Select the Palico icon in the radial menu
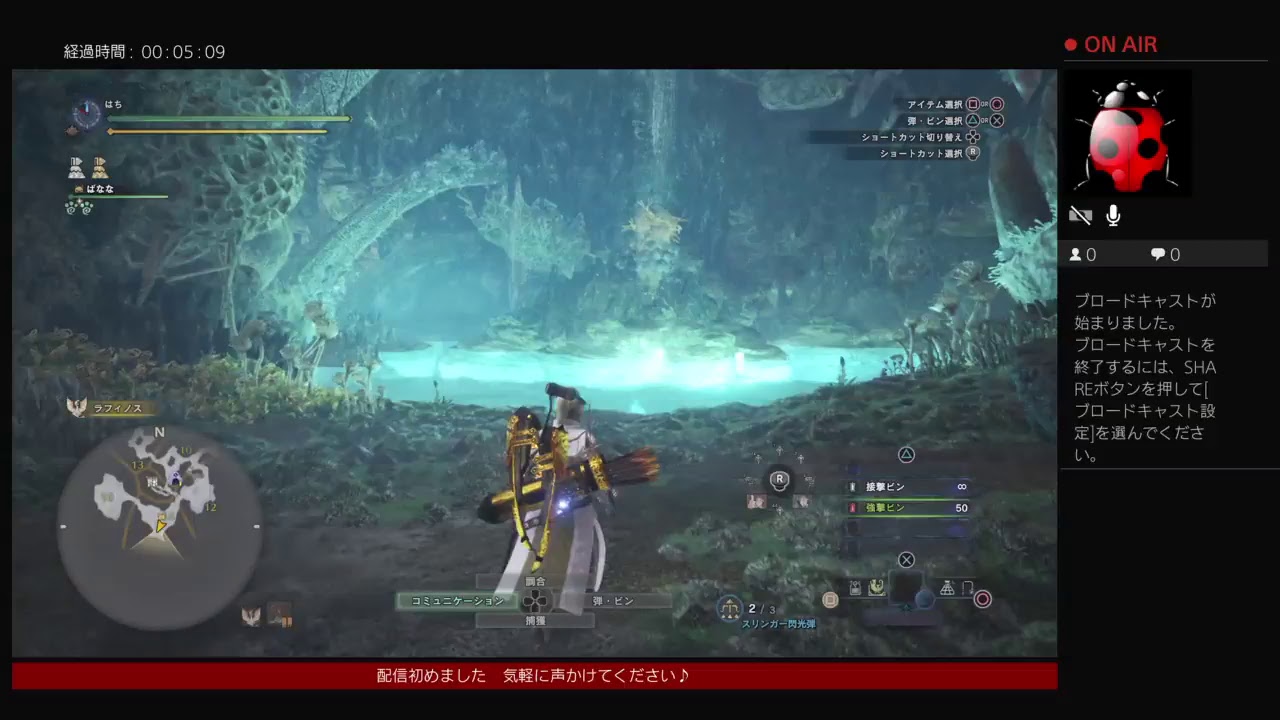Viewport: 1280px width, 720px height. (875, 588)
